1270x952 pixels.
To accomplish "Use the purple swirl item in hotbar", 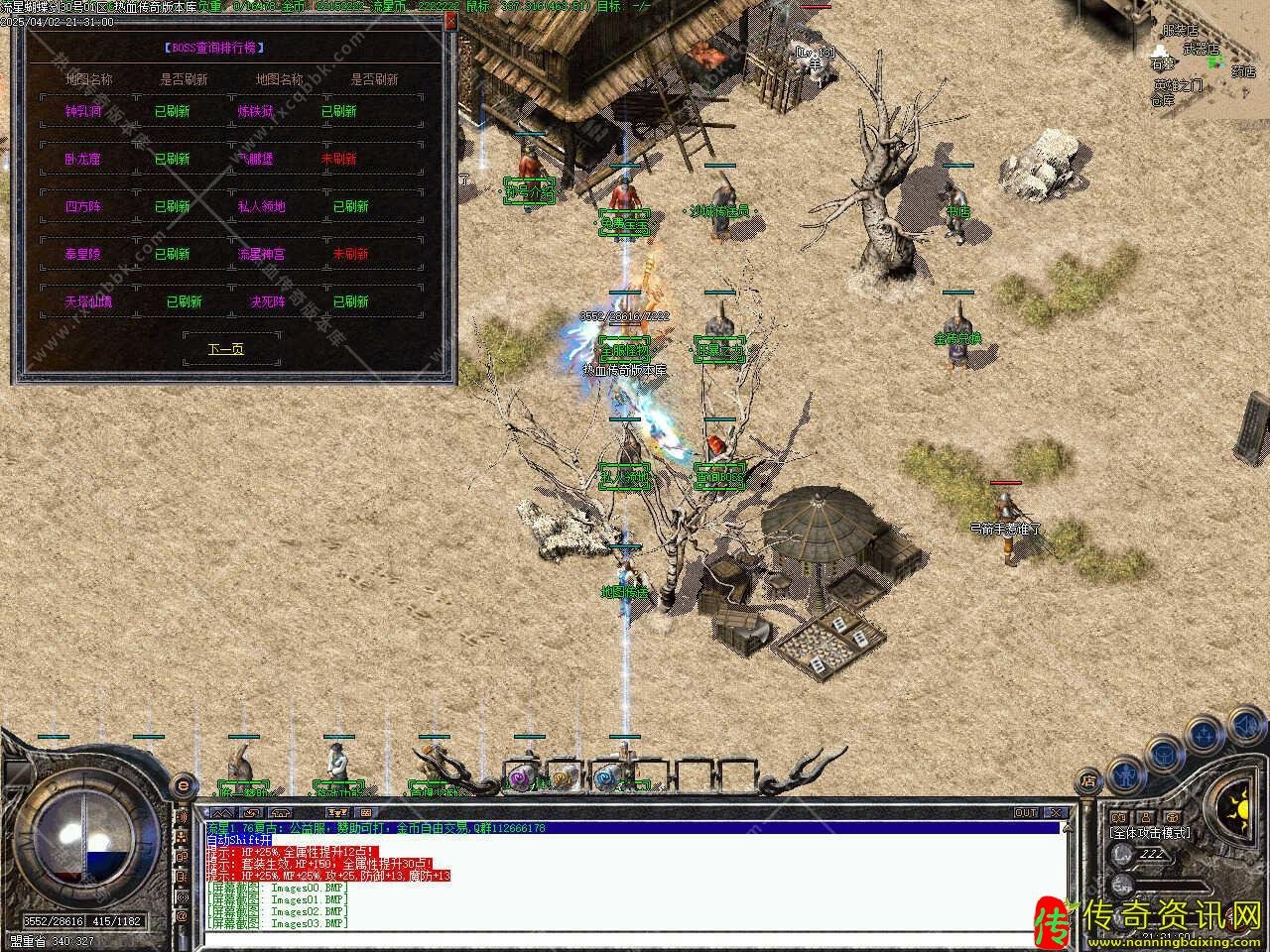I will pos(521,778).
